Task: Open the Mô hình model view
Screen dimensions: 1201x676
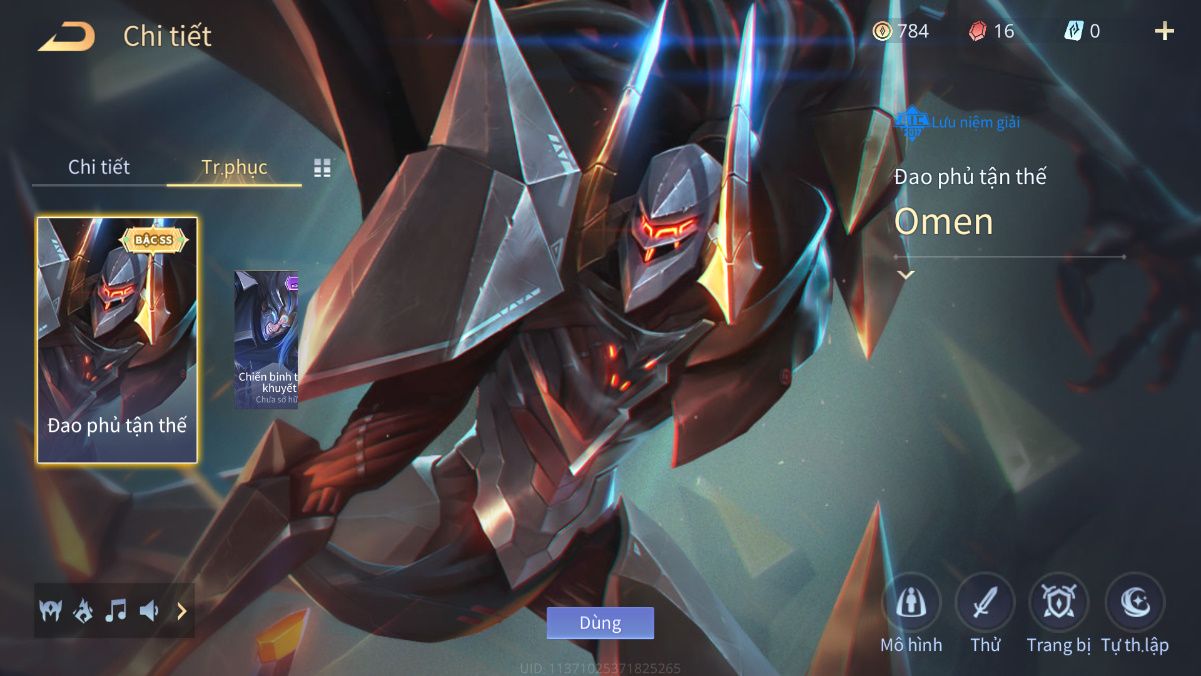Action: click(911, 603)
